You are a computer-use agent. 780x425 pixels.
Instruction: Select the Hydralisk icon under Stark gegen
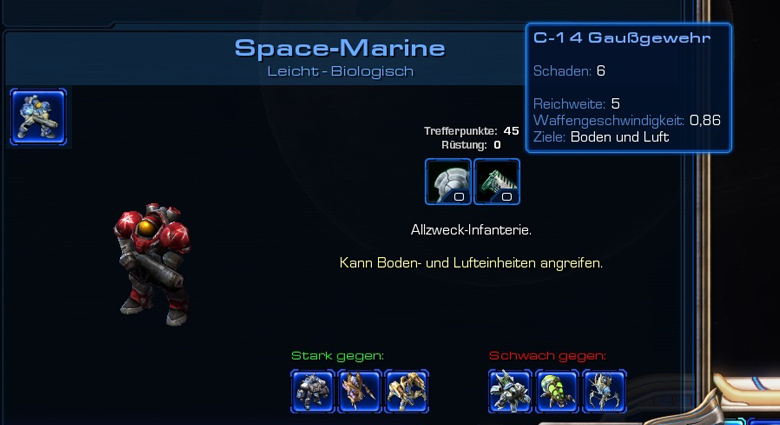coord(360,391)
